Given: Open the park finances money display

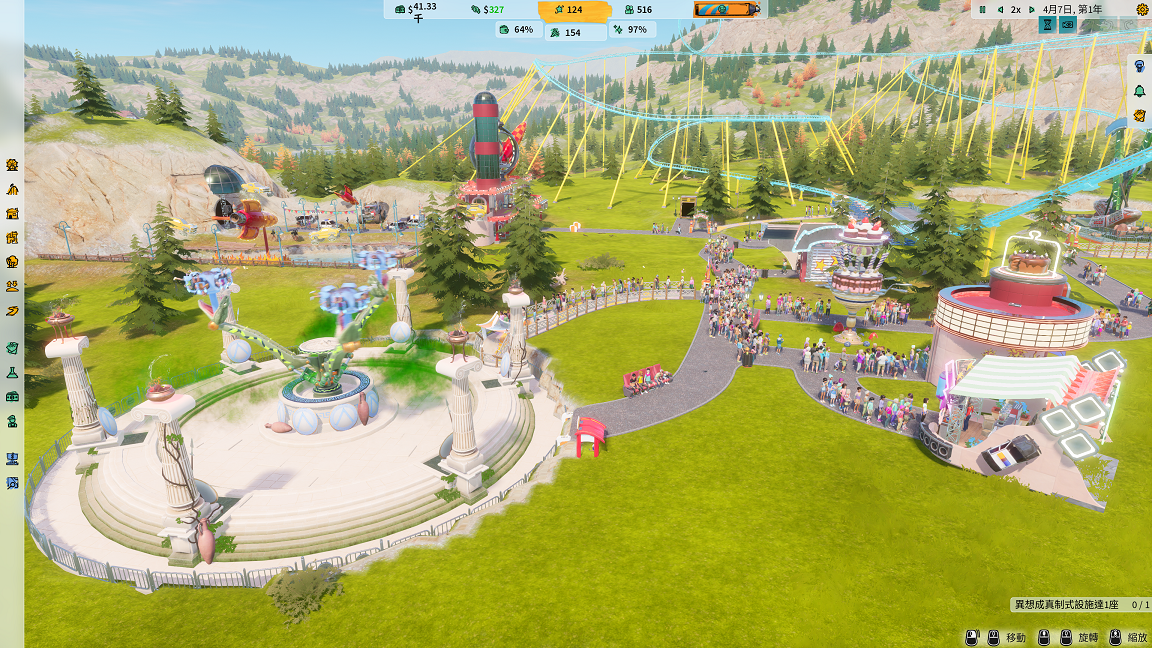Looking at the screenshot, I should pos(415,9).
